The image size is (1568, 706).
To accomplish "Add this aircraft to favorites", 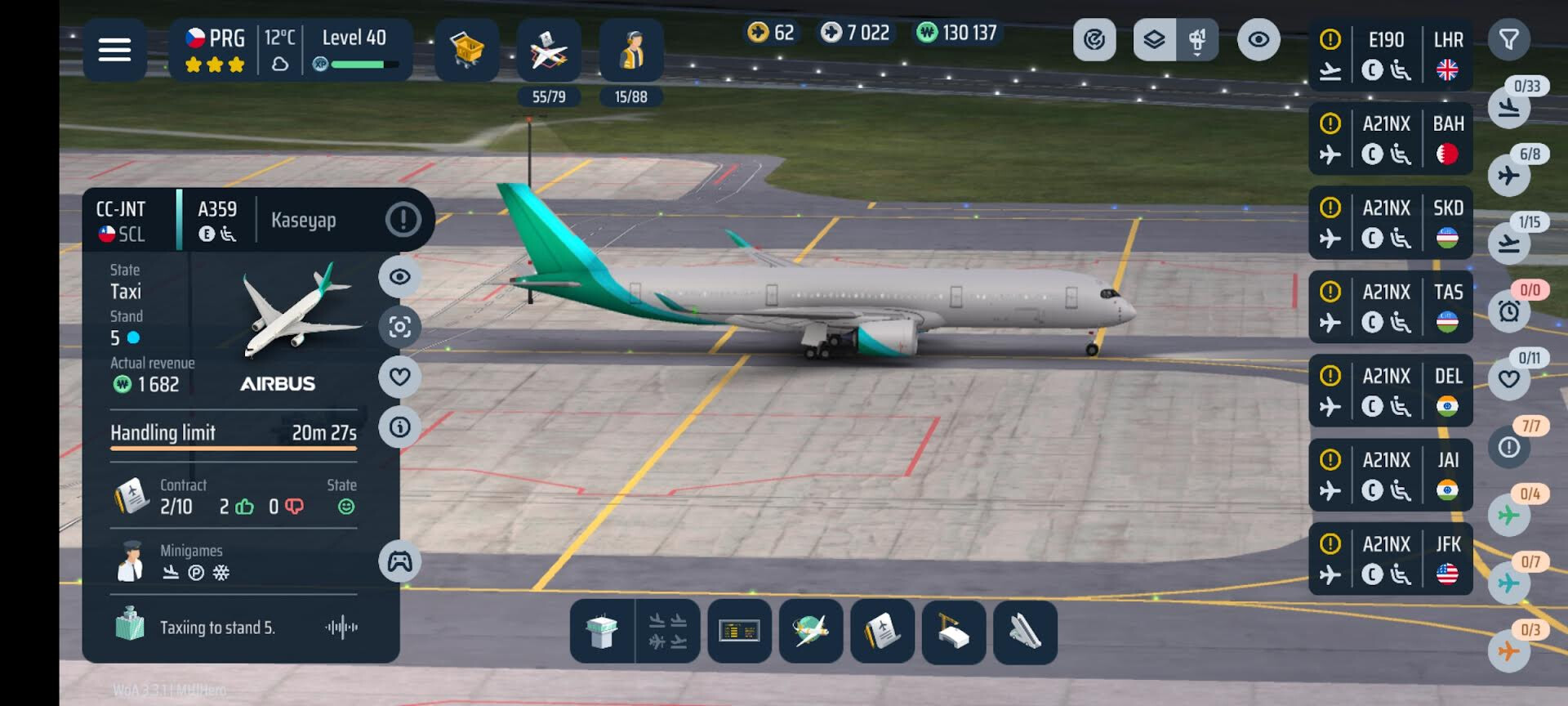I will pos(399,377).
